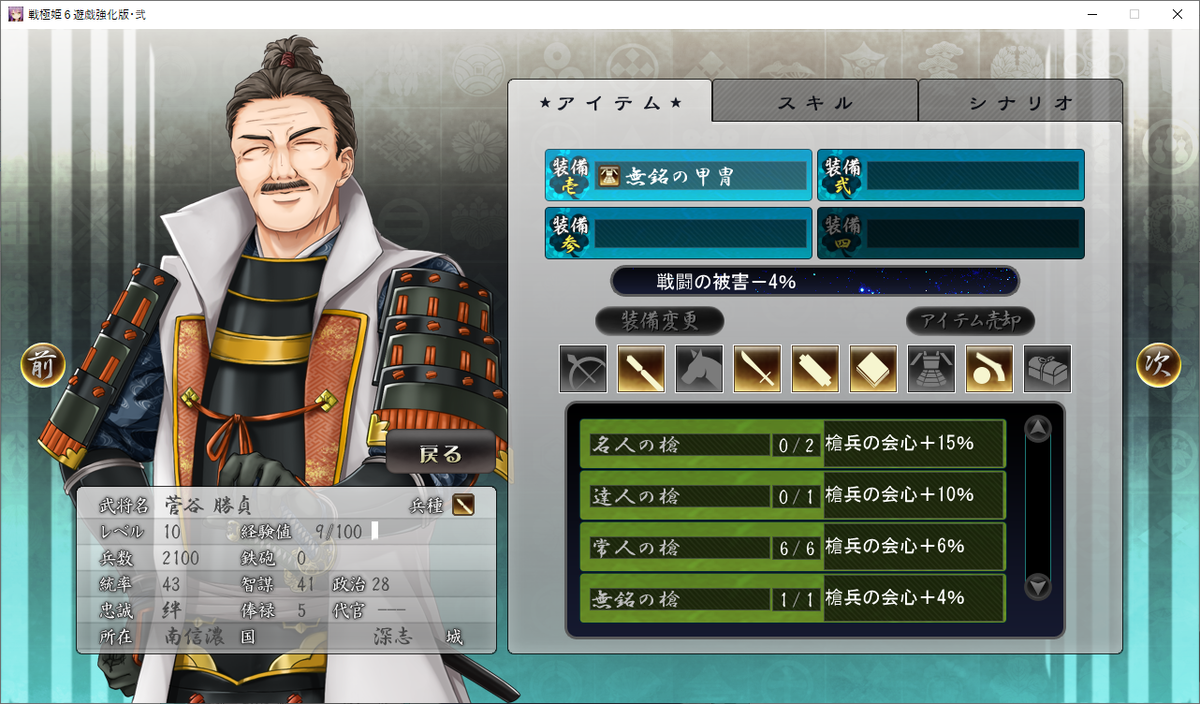
Task: Filter items by the bow icon
Action: [583, 369]
